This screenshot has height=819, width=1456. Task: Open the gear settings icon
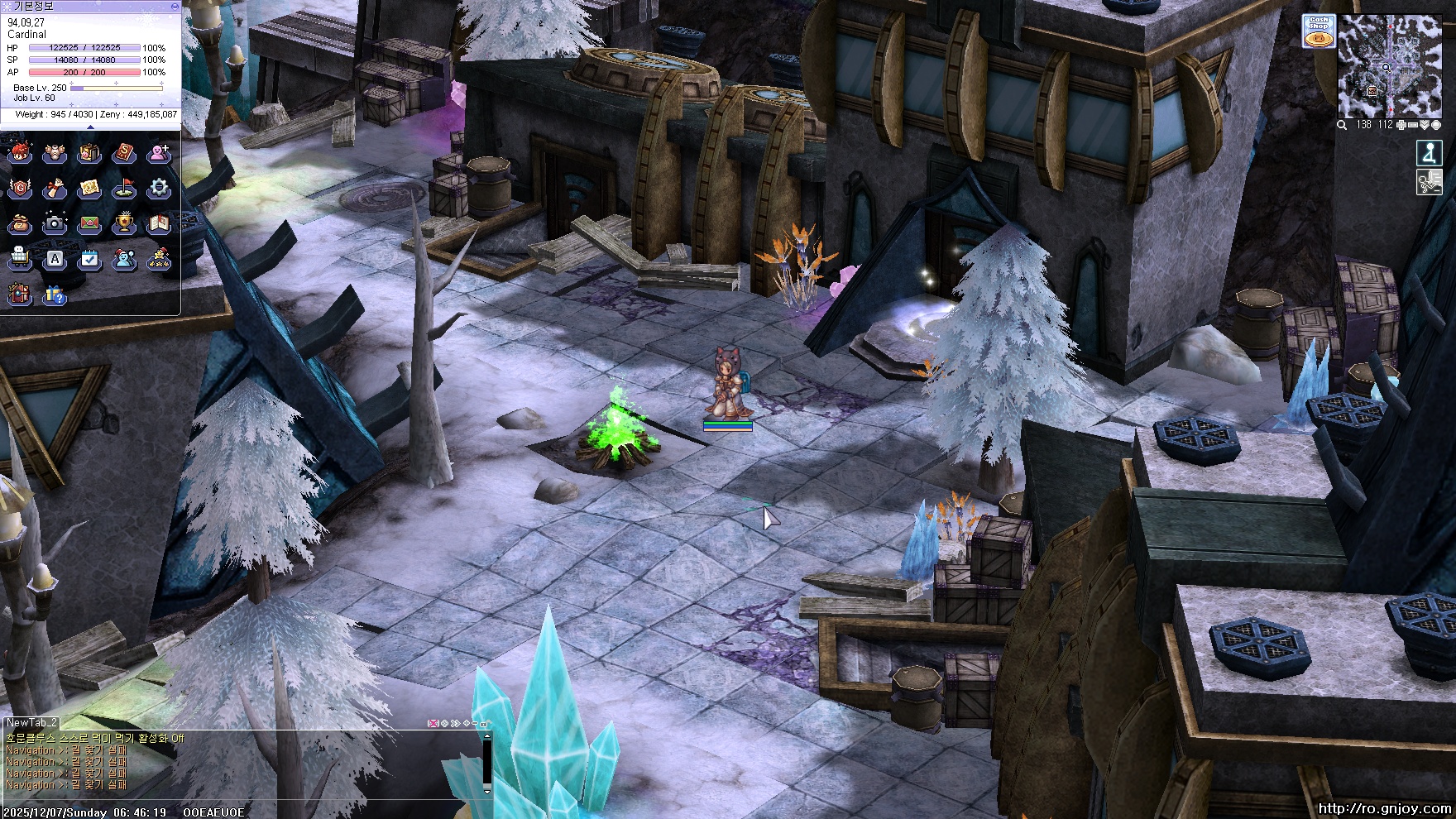(158, 189)
